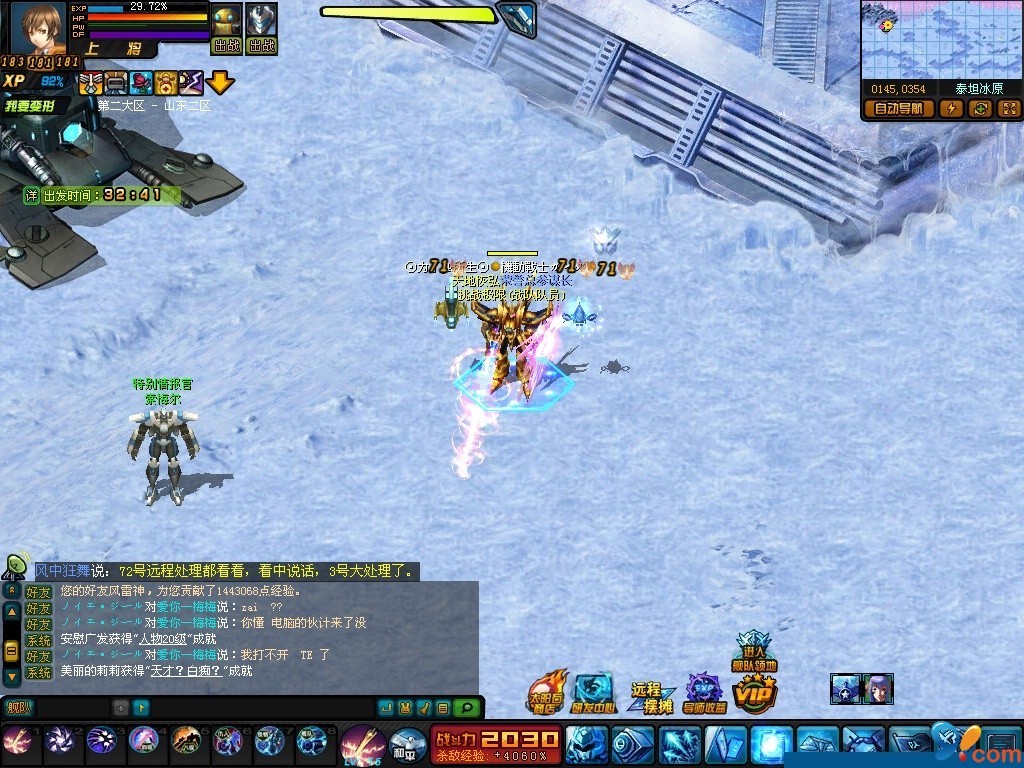
Task: Open the 导师收益 mentor earnings icon
Action: 704,693
